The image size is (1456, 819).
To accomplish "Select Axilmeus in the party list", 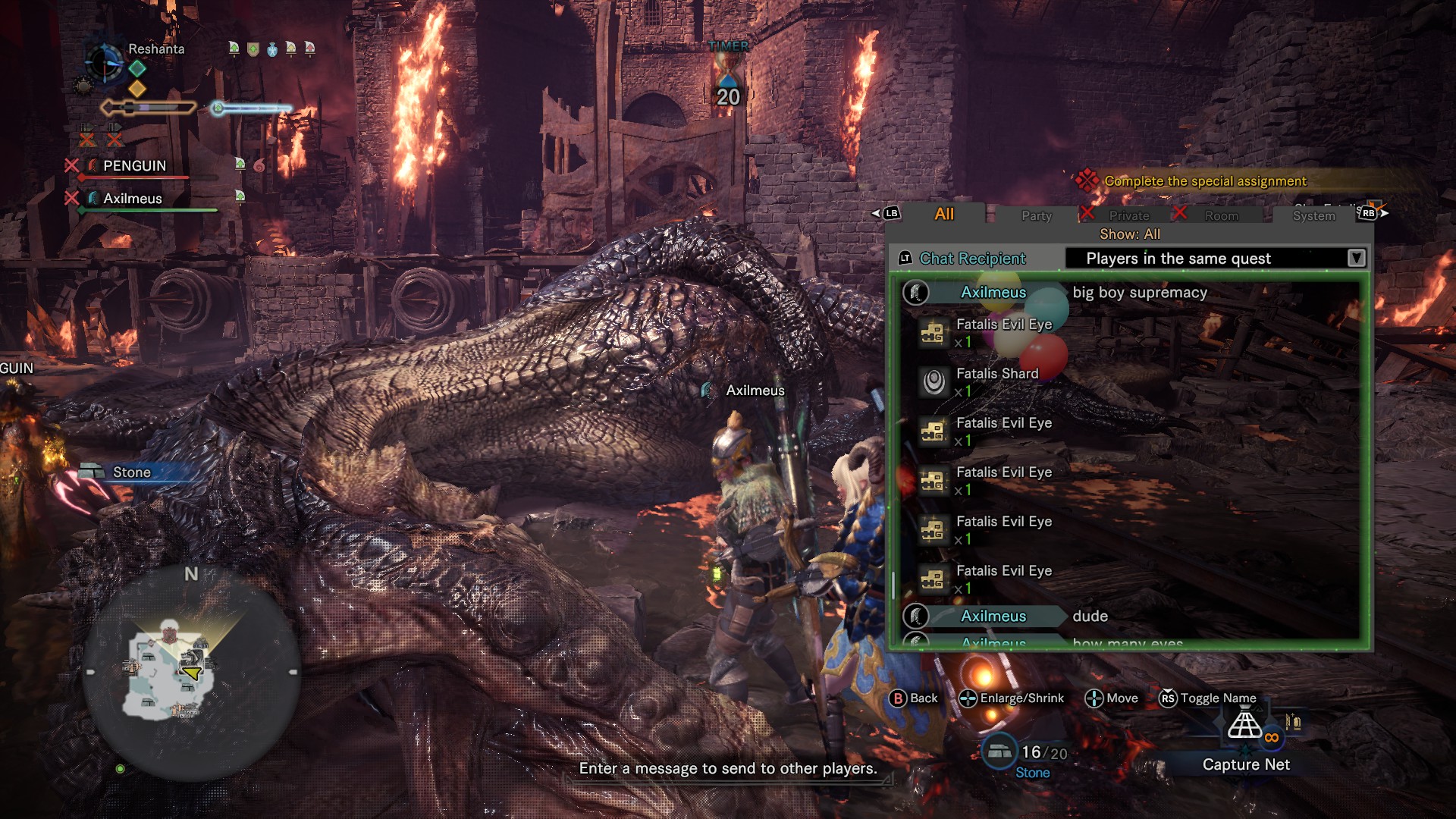I will coord(133,199).
